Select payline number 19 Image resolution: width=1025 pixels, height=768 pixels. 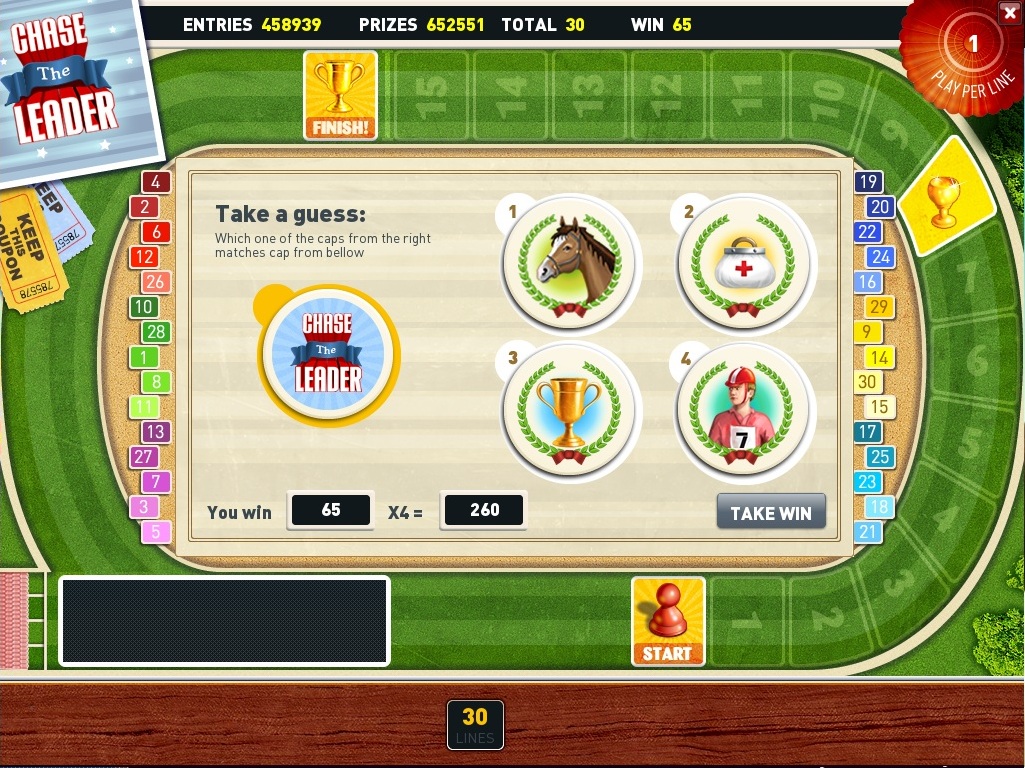click(867, 182)
